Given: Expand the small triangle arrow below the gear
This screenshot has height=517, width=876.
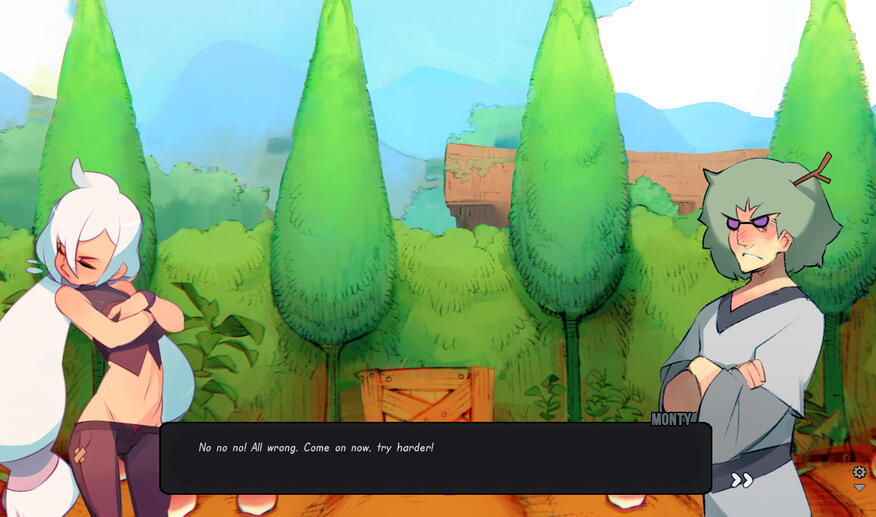Looking at the screenshot, I should click(x=859, y=488).
